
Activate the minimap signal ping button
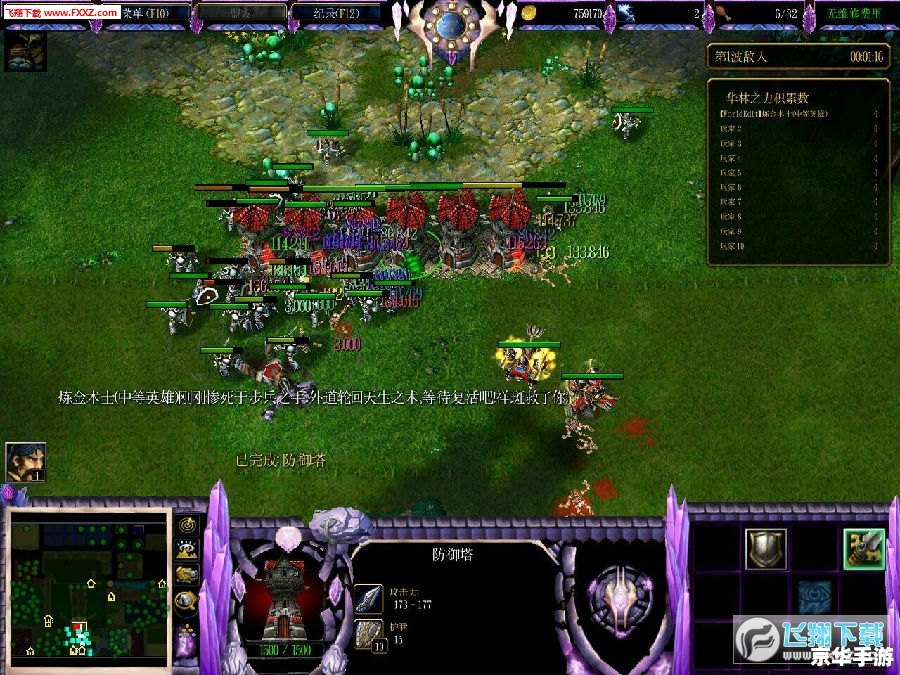[187, 524]
